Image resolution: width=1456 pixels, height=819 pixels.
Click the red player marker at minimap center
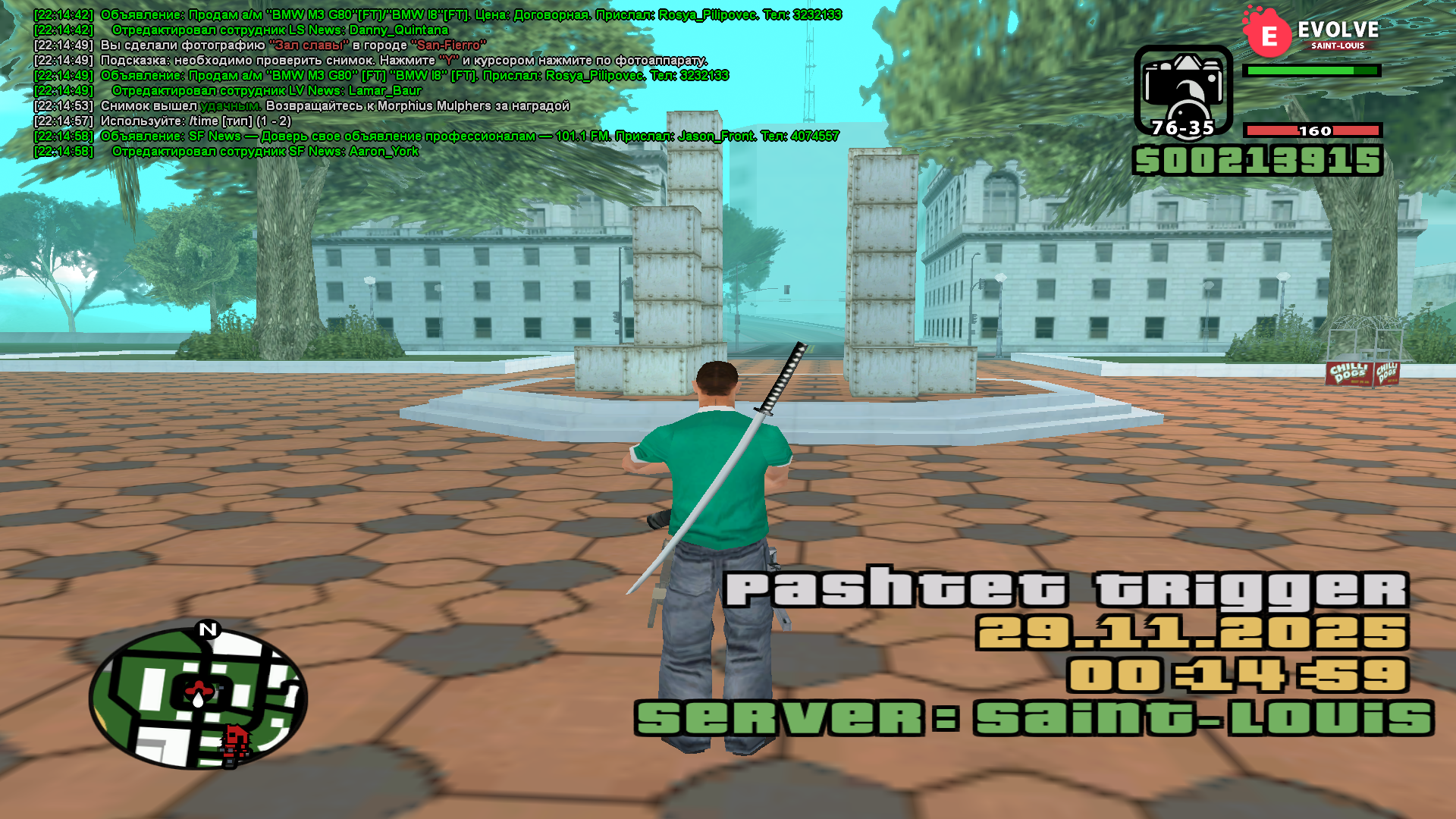coord(199,689)
